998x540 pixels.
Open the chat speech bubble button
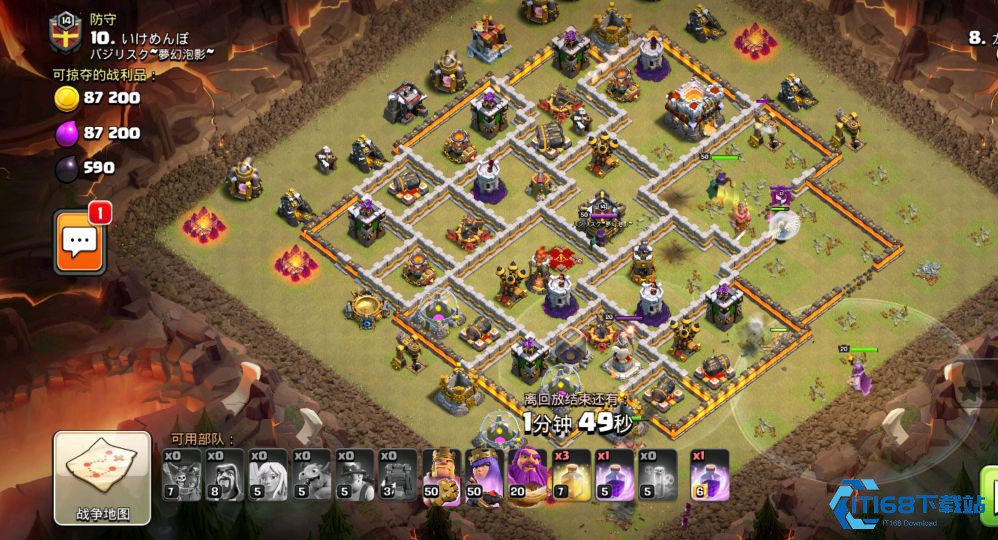click(x=80, y=241)
